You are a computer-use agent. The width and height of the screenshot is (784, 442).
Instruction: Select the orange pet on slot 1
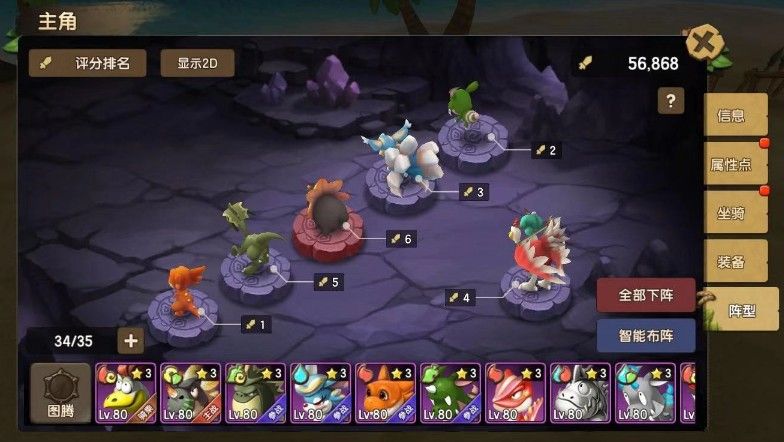click(x=183, y=295)
